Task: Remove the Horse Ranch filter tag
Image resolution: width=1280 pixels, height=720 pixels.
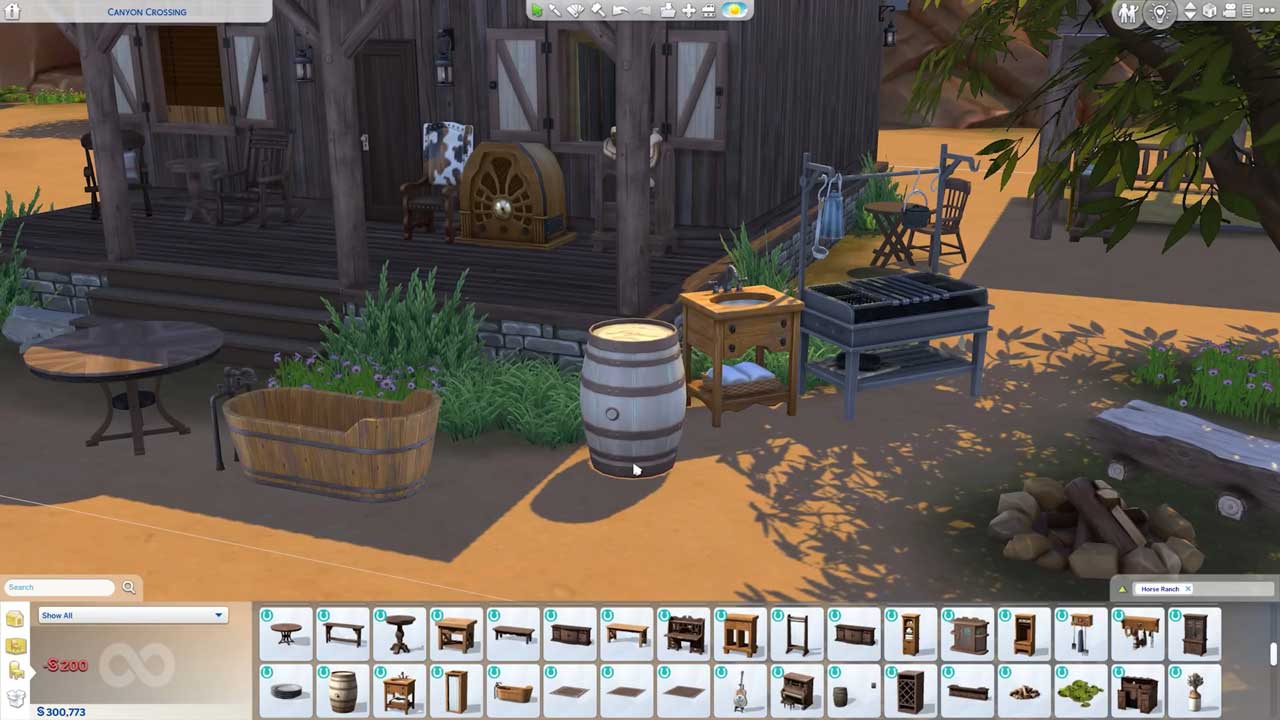Action: (x=1188, y=589)
